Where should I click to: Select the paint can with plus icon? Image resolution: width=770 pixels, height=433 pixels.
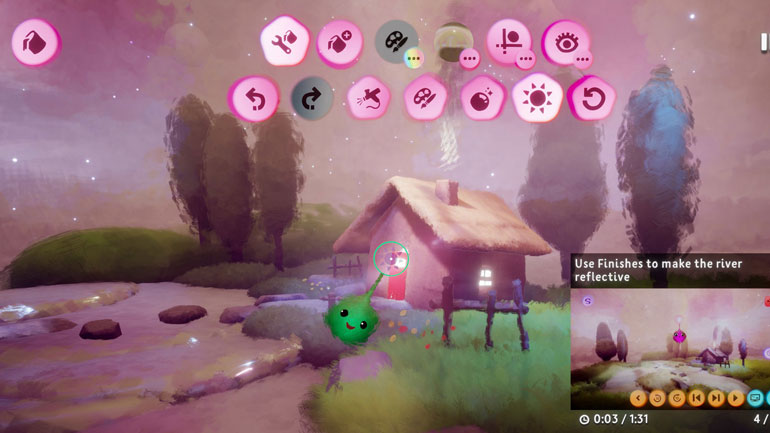coord(339,43)
